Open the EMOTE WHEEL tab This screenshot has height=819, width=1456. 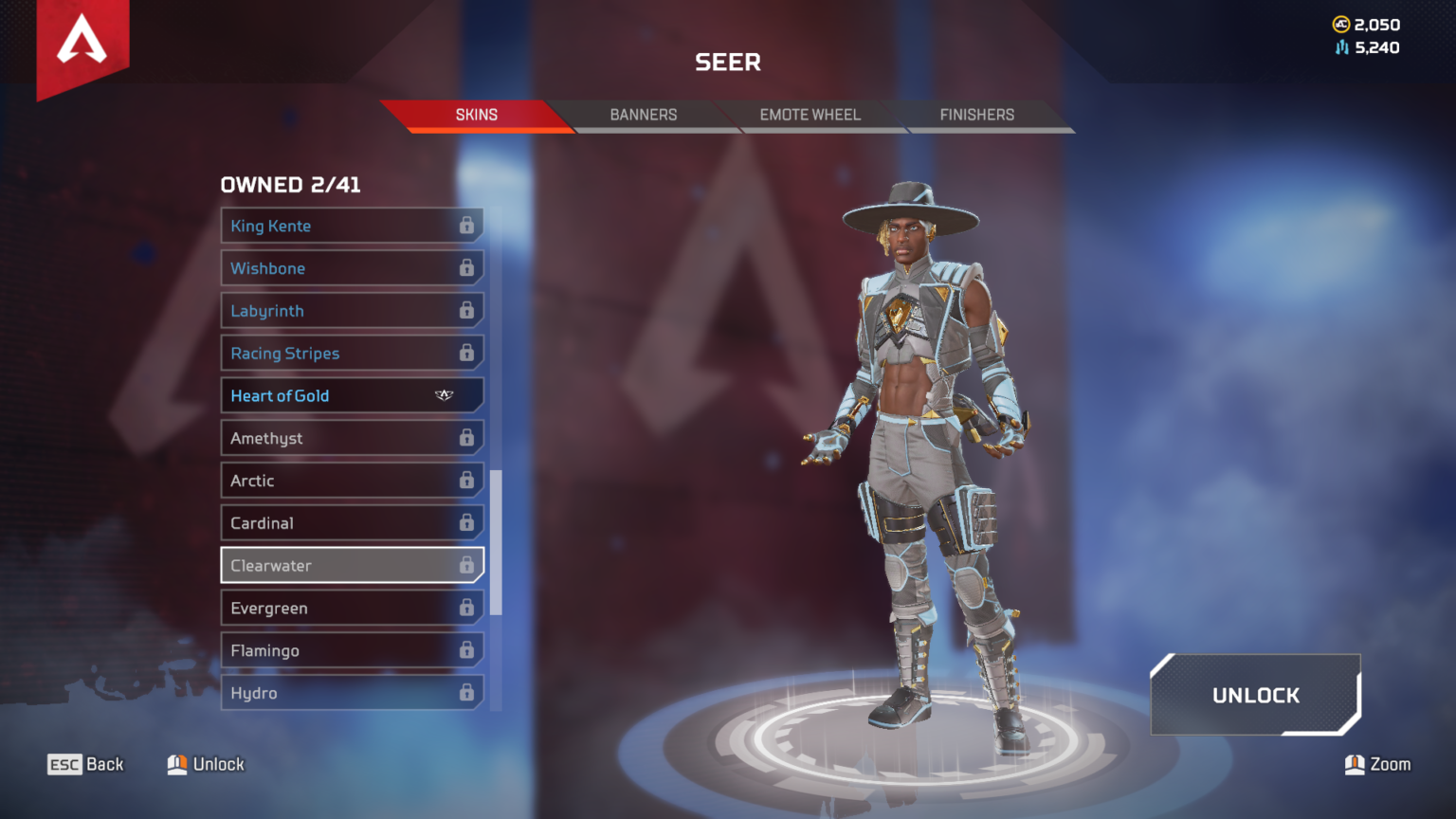[x=810, y=115]
